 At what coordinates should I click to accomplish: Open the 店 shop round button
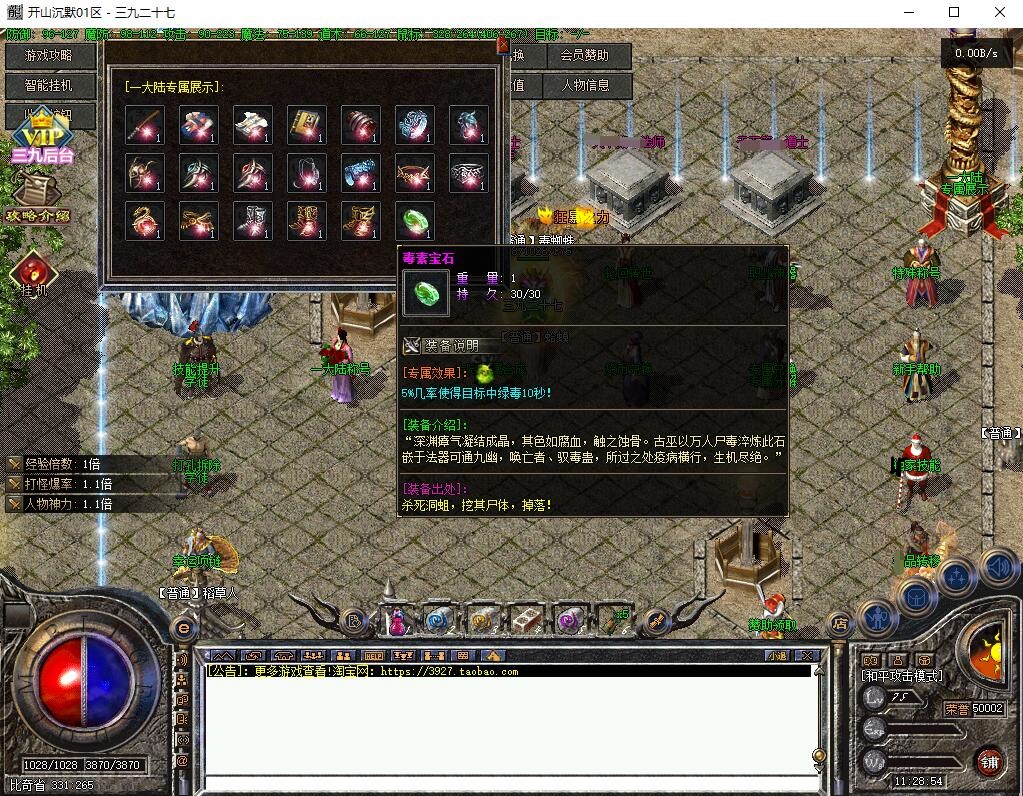(840, 625)
